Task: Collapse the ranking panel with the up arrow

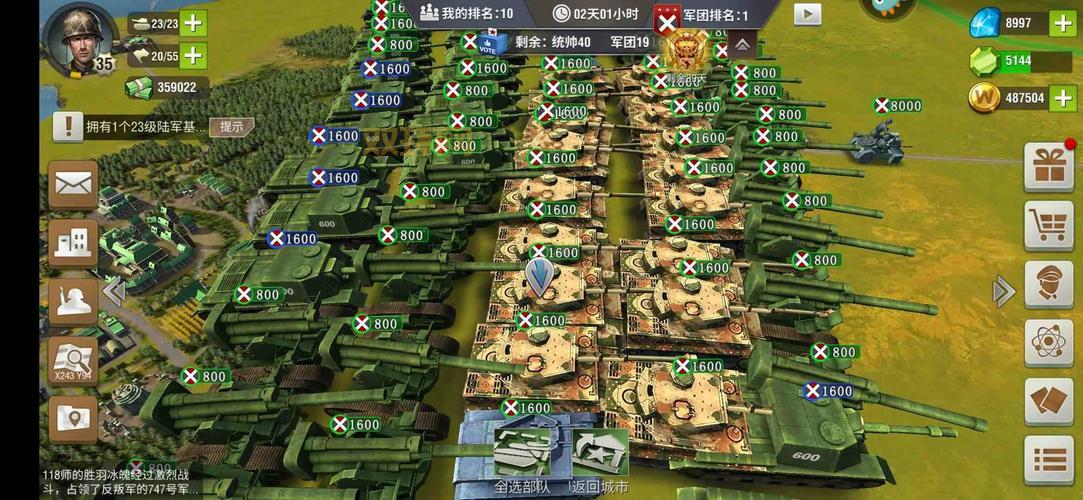Action: pos(742,44)
